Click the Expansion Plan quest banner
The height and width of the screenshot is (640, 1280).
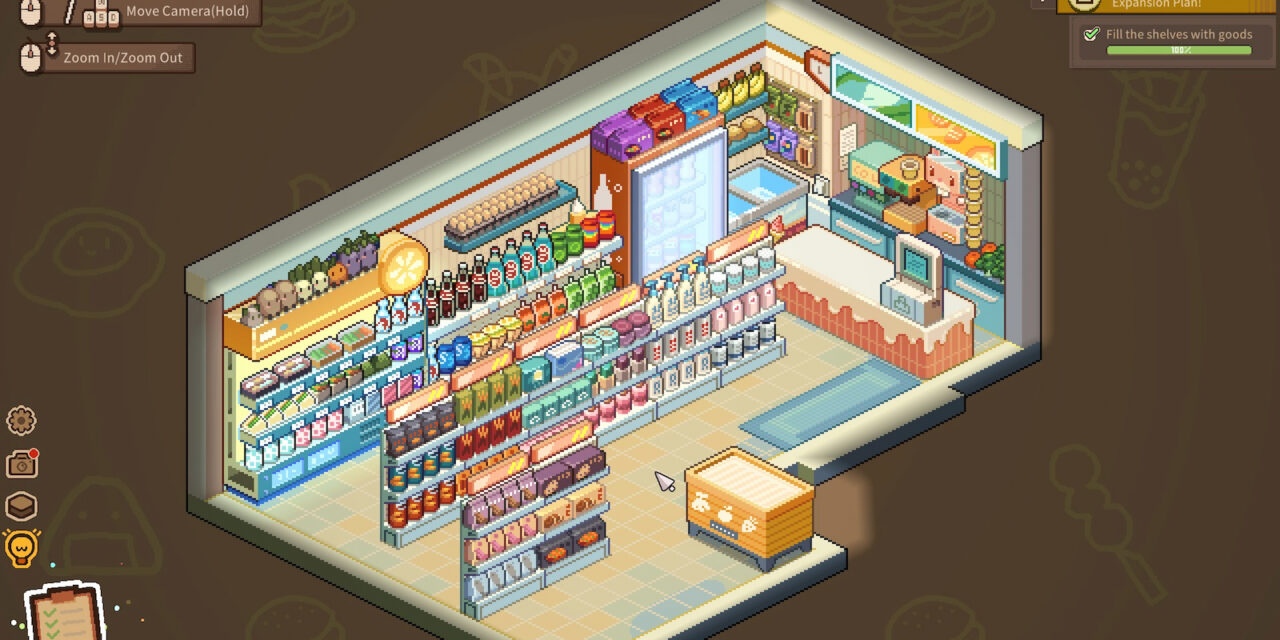coord(1166,5)
